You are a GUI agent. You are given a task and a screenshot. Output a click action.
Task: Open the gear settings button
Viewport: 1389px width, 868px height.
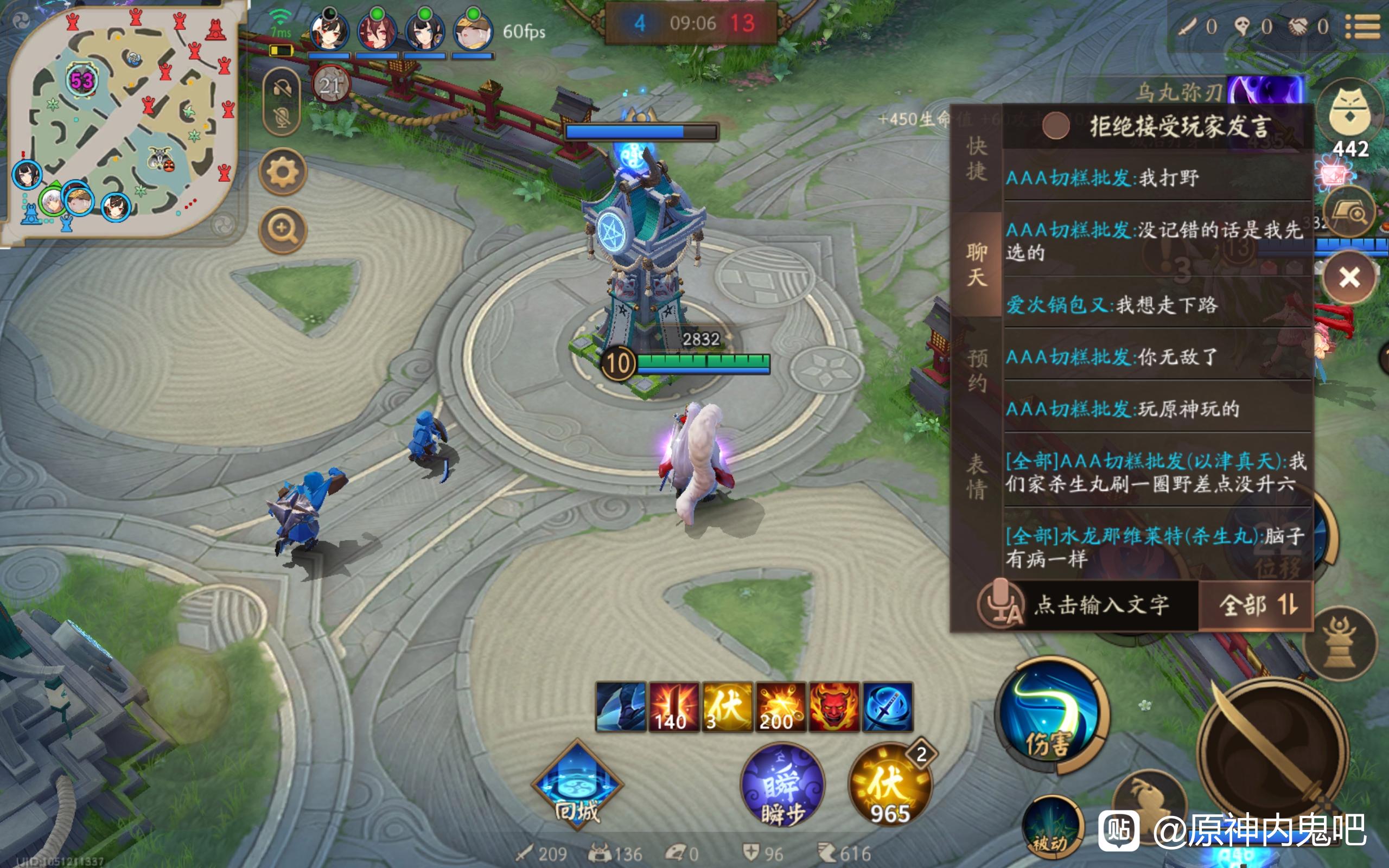click(282, 171)
